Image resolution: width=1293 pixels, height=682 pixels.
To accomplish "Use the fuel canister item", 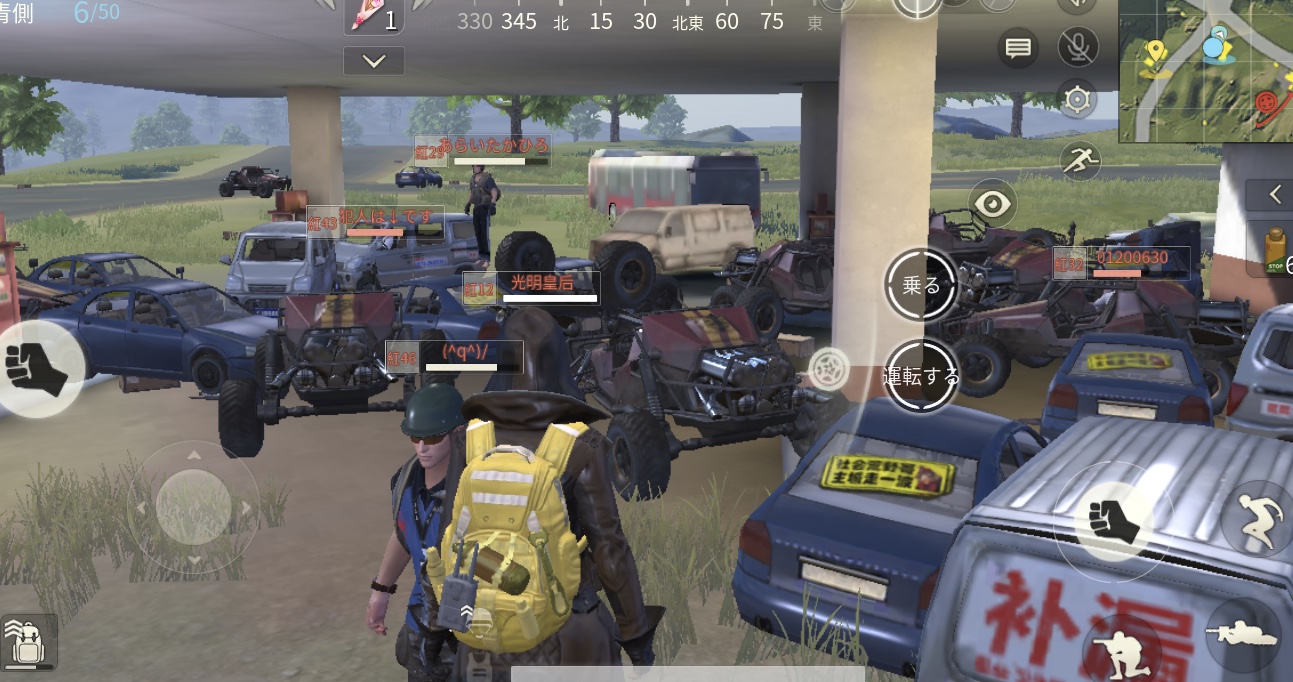I will [x=1274, y=250].
